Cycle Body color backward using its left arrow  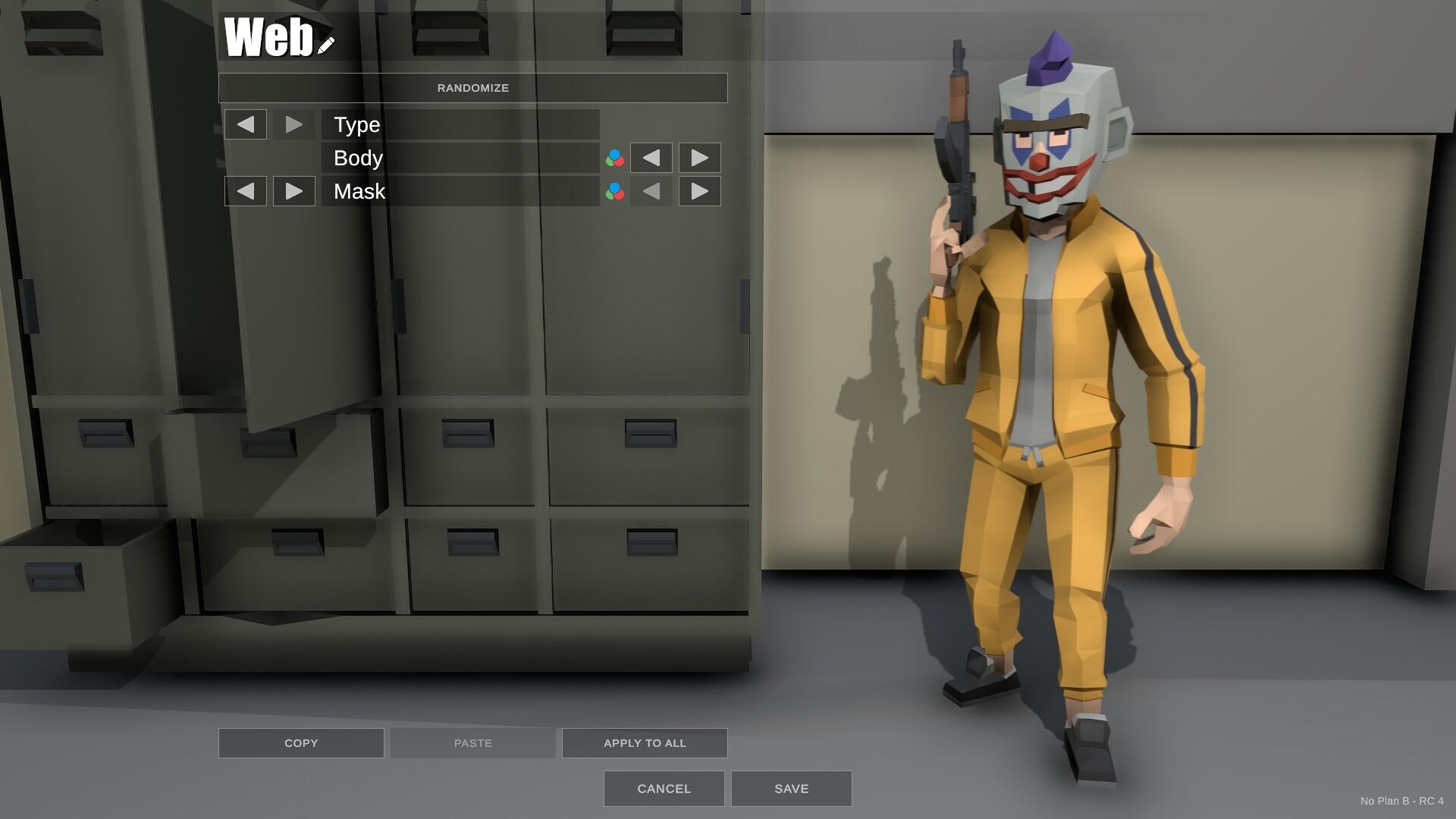coord(651,158)
